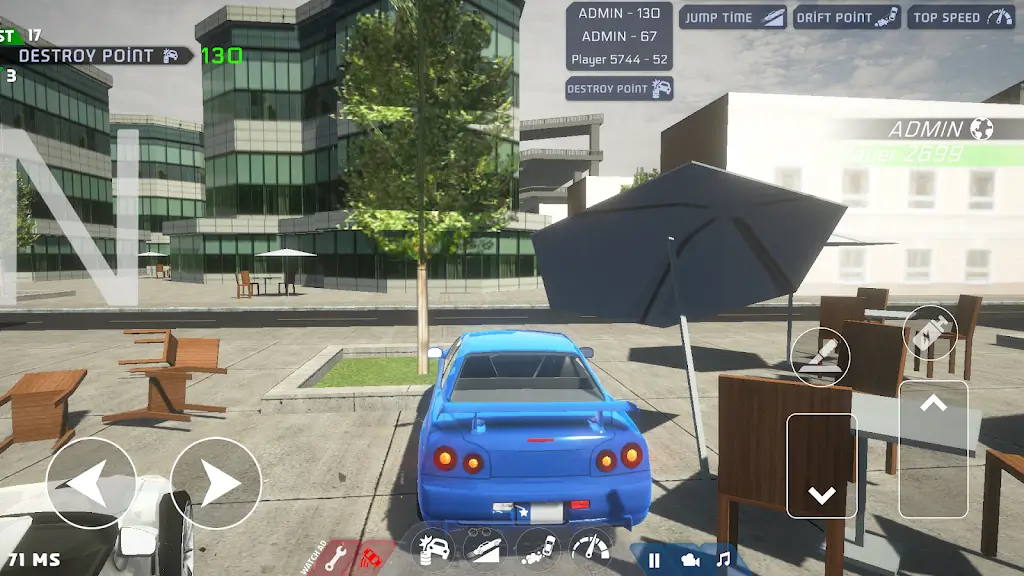The height and width of the screenshot is (576, 1024).
Task: Select the red car signal icon
Action: [x=373, y=555]
